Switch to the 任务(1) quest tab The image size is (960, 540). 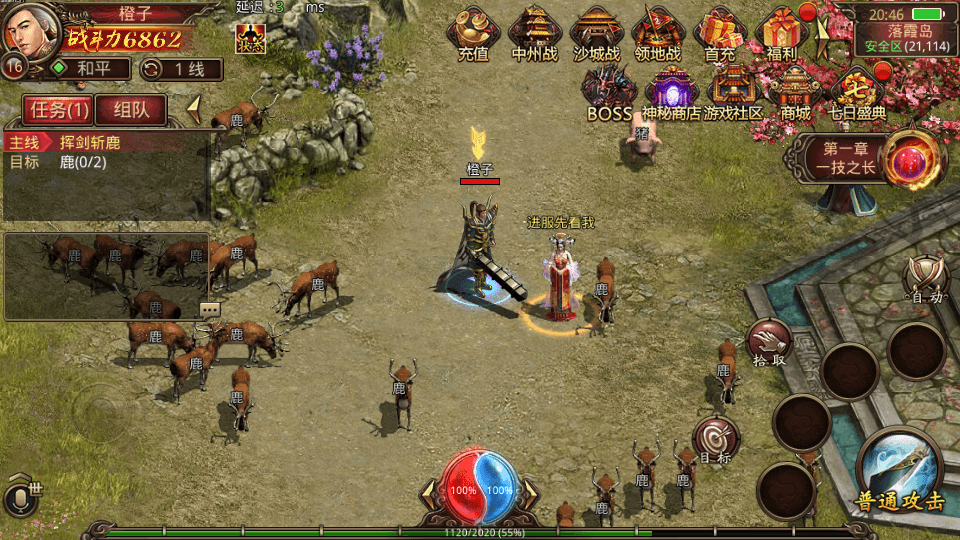[58, 110]
